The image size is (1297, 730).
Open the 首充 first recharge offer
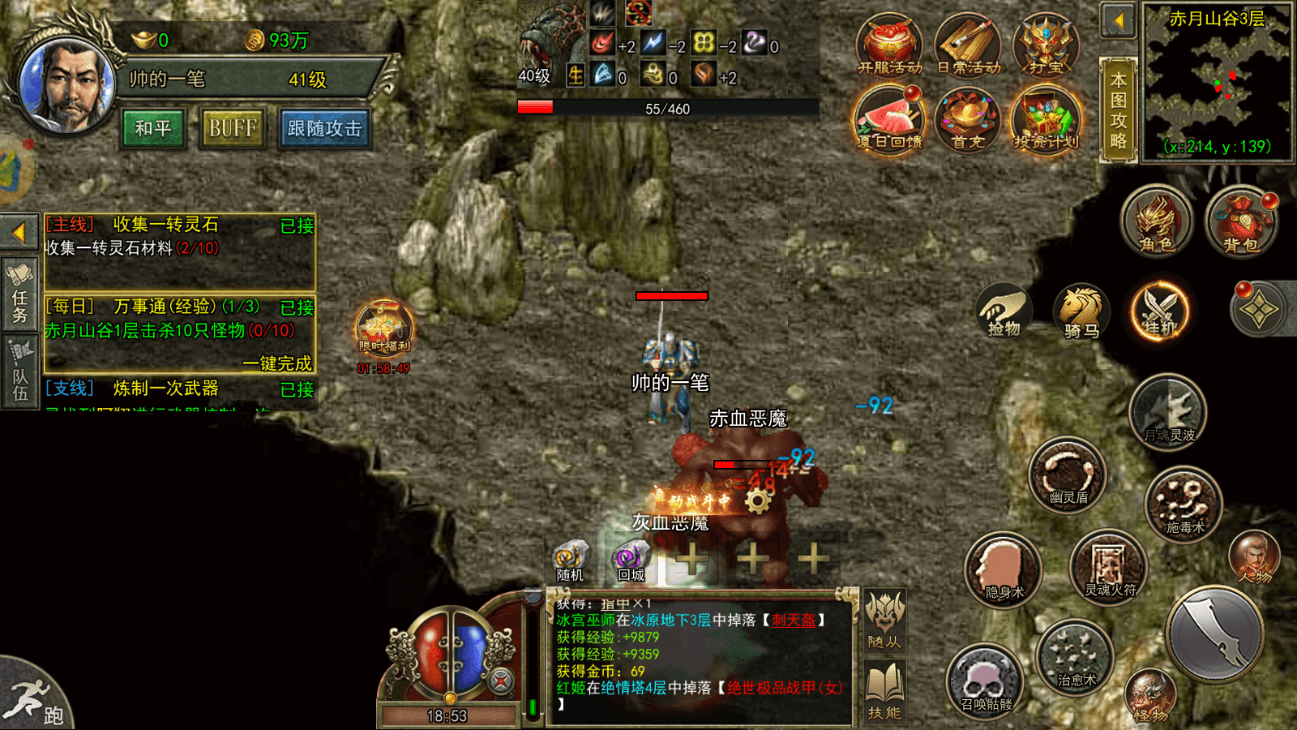(x=967, y=120)
